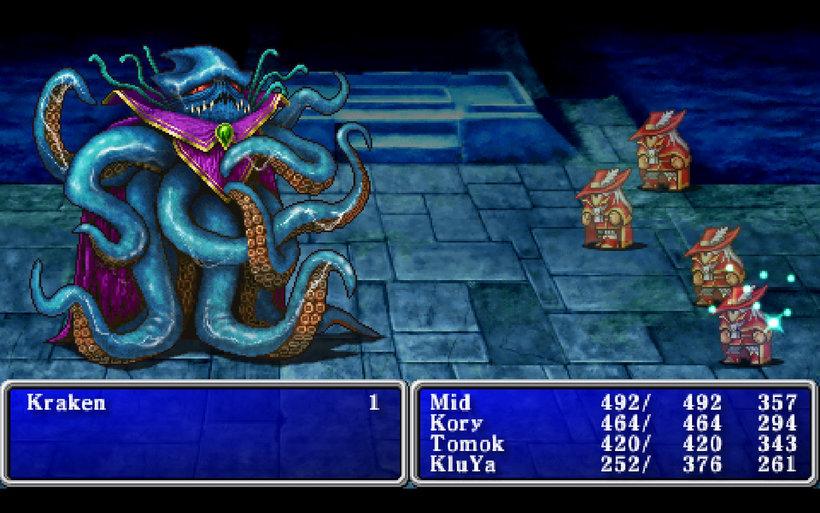Image resolution: width=820 pixels, height=513 pixels.
Task: Choose Mid in the party status list
Action: coord(450,403)
